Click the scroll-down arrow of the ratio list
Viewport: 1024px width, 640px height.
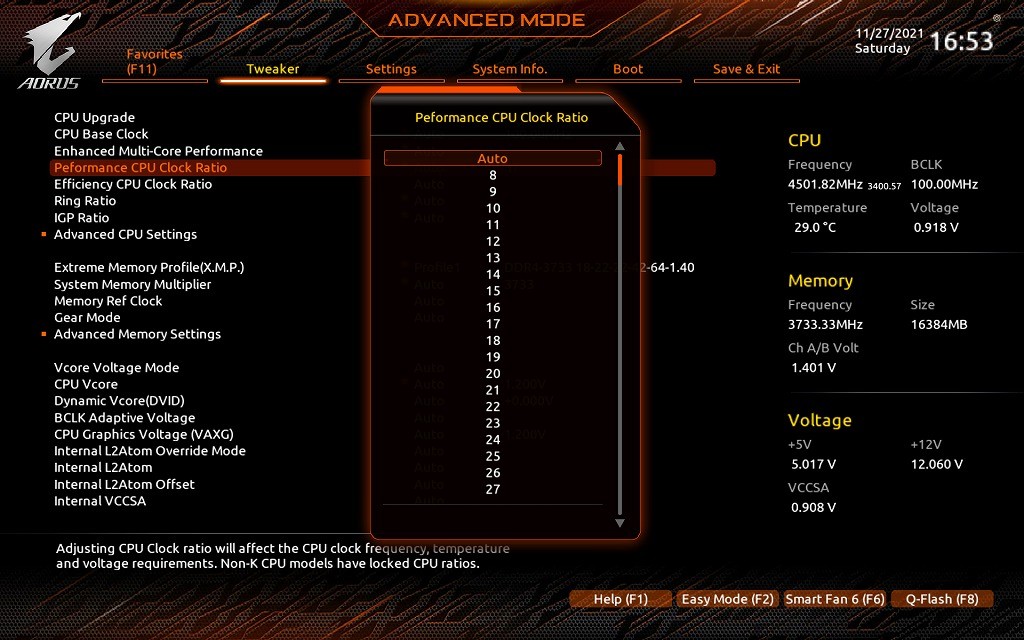click(620, 522)
